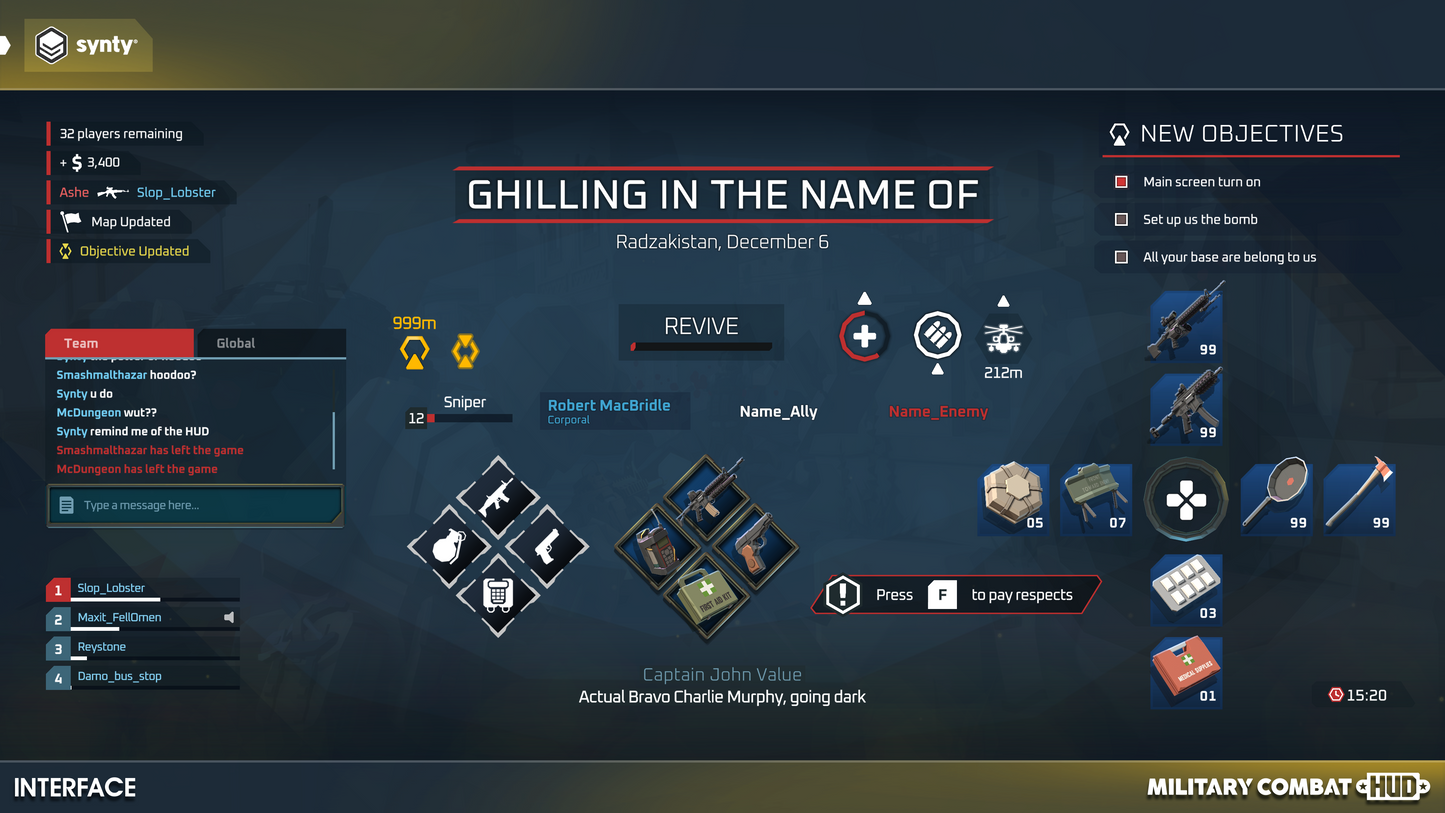The width and height of the screenshot is (1445, 813).
Task: Choose the medical supplies kit slot
Action: click(x=1186, y=672)
